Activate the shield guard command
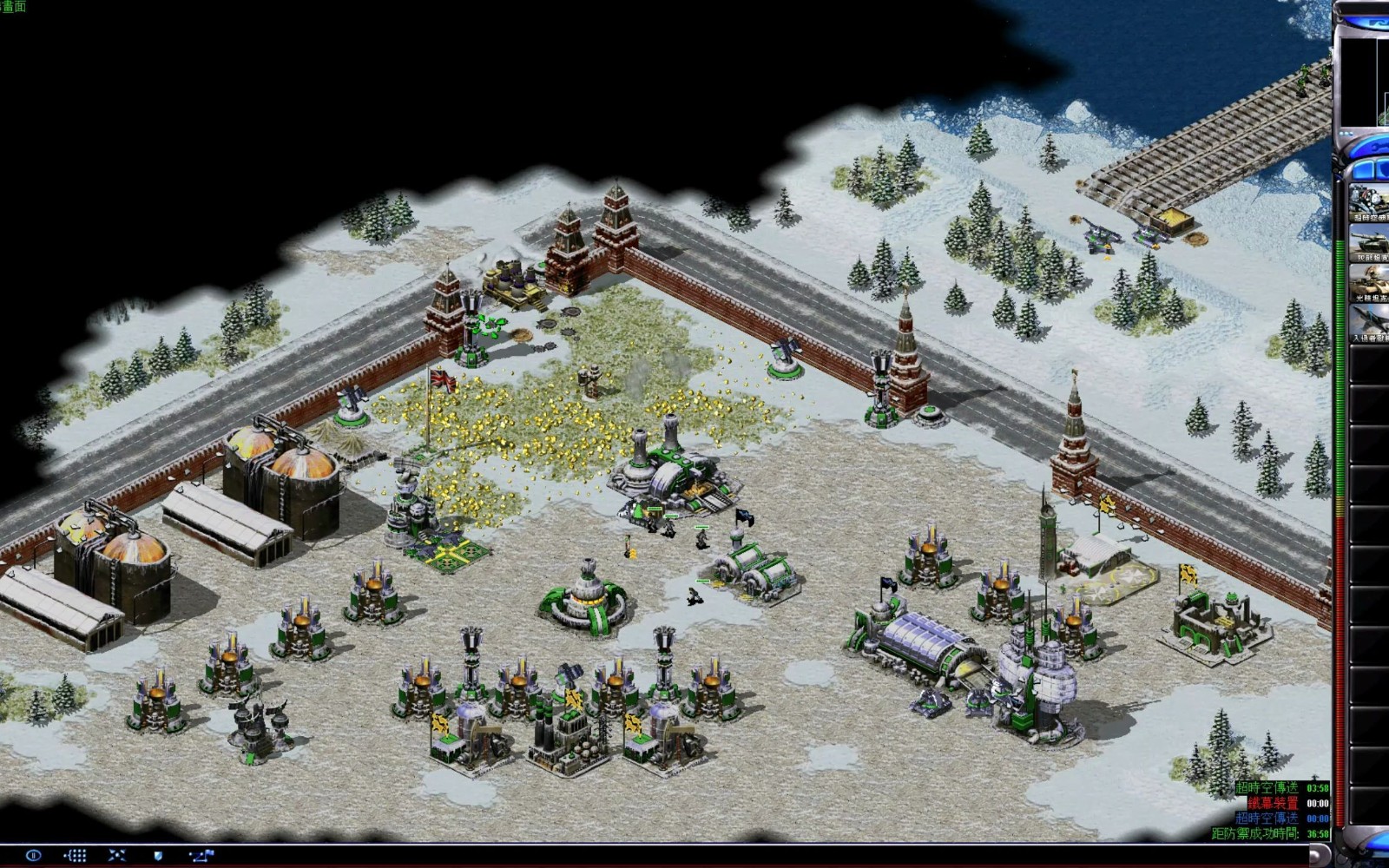Screen dimensions: 1389x868 158,855
